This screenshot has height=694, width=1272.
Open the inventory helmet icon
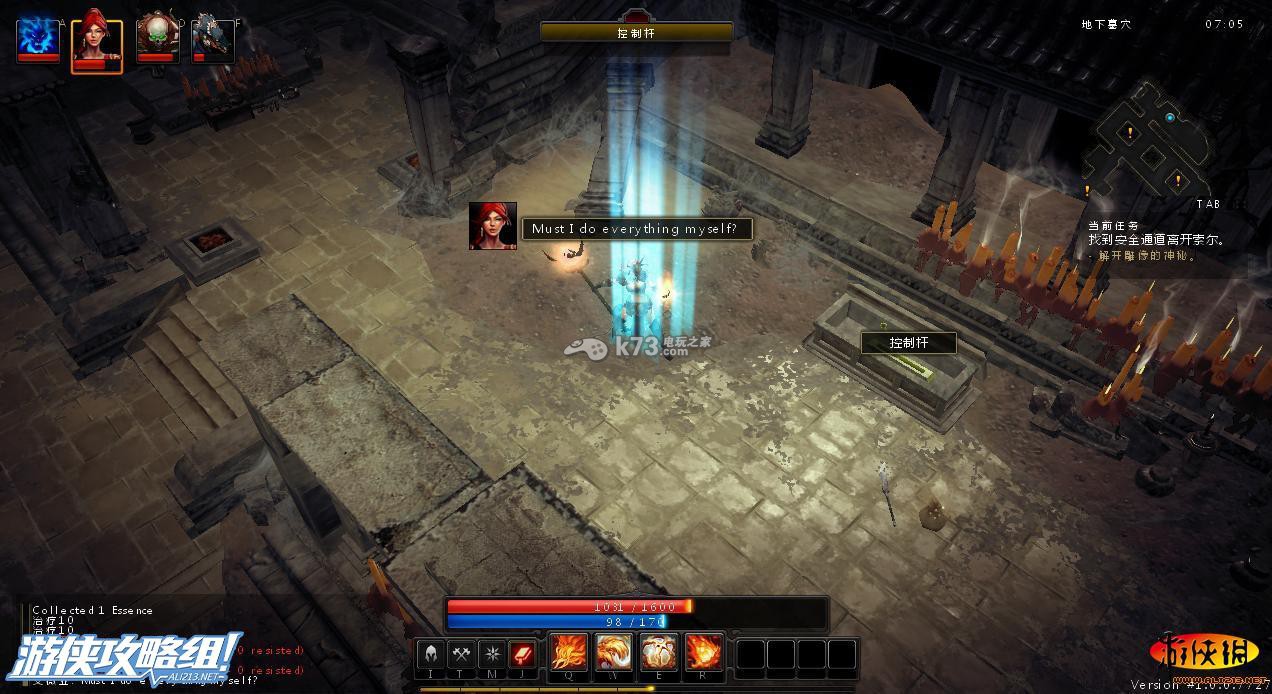431,655
